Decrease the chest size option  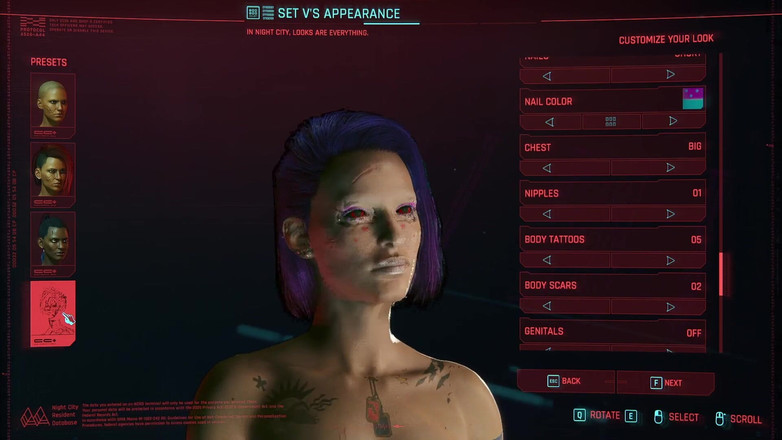point(547,167)
